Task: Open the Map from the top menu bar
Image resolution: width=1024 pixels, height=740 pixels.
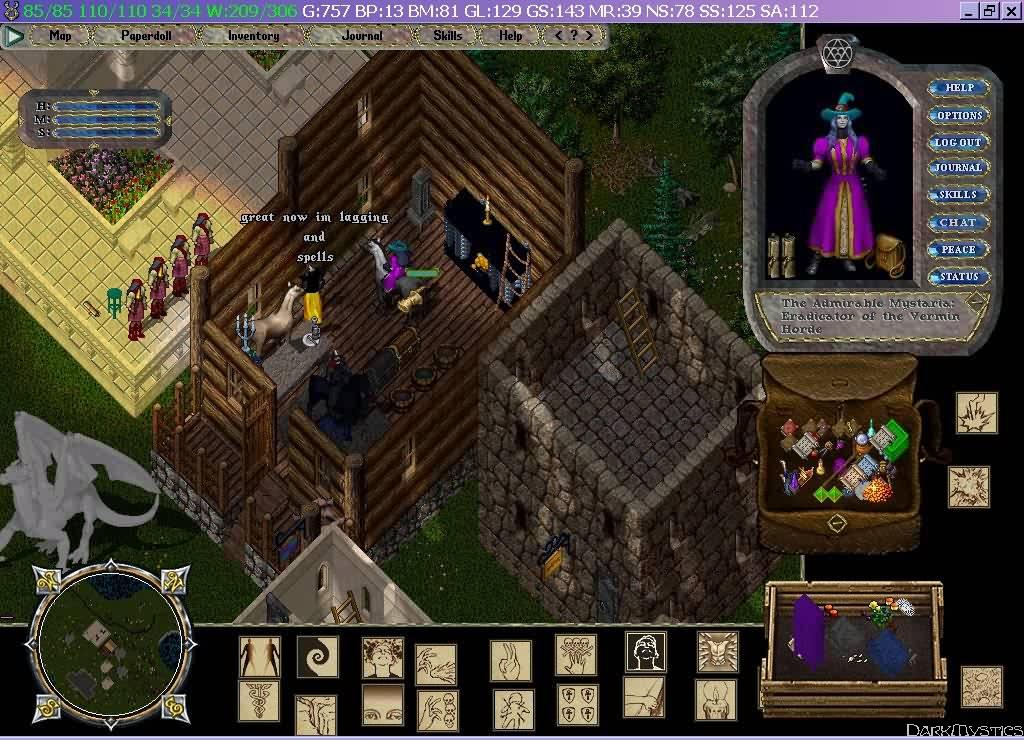Action: point(60,36)
